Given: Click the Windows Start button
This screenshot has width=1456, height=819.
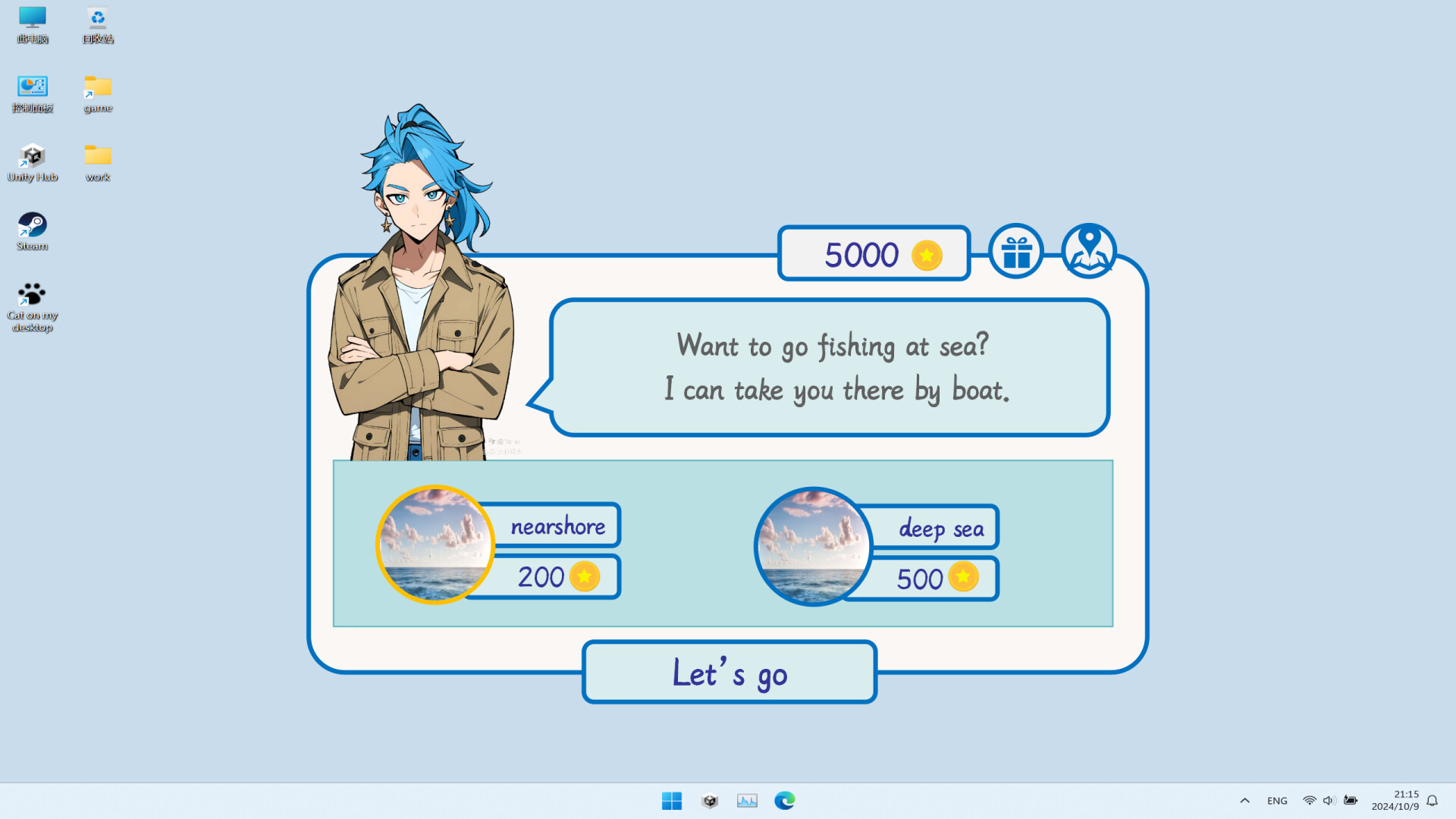Looking at the screenshot, I should [672, 800].
